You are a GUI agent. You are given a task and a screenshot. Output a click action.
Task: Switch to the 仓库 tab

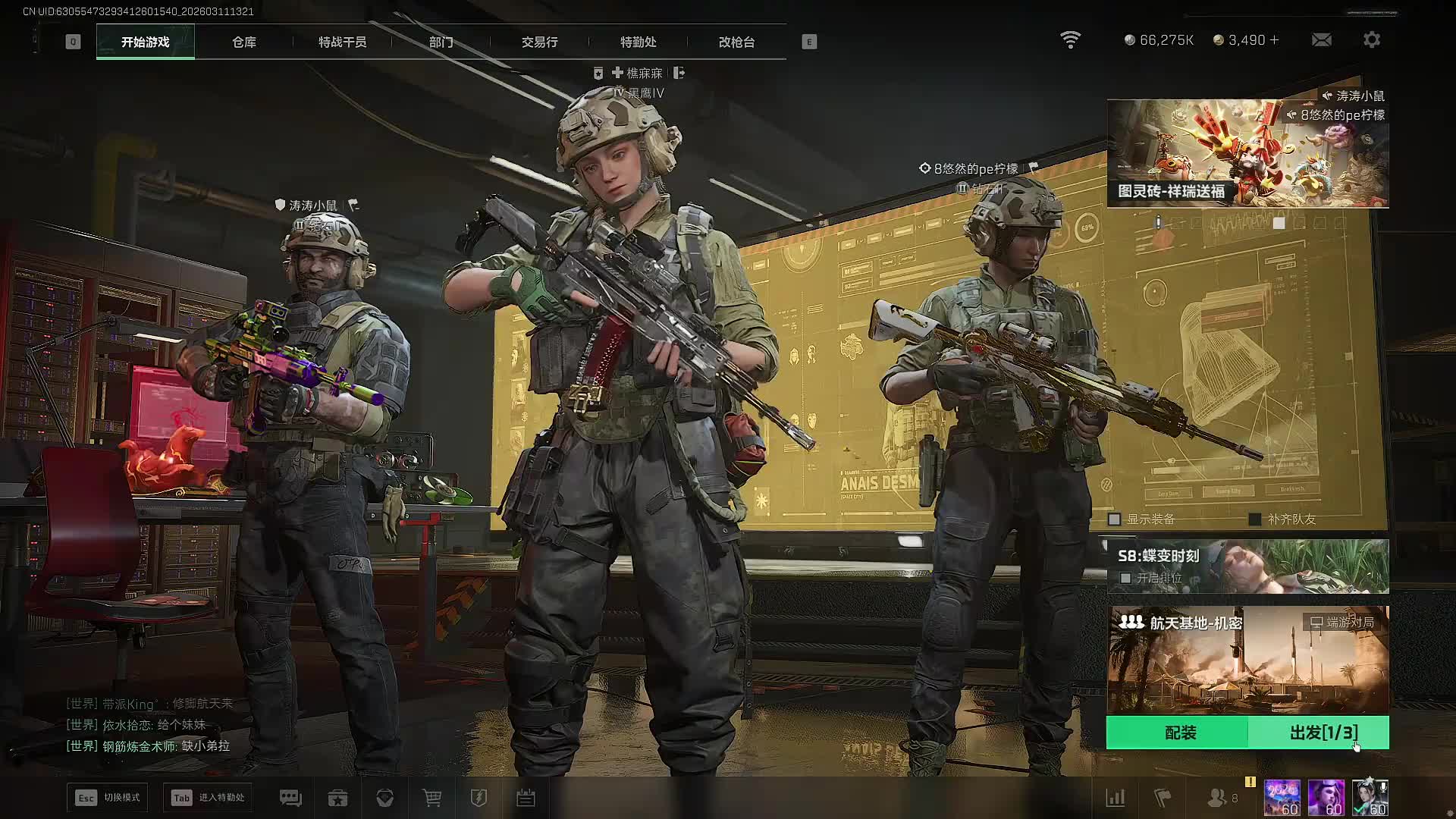click(244, 42)
